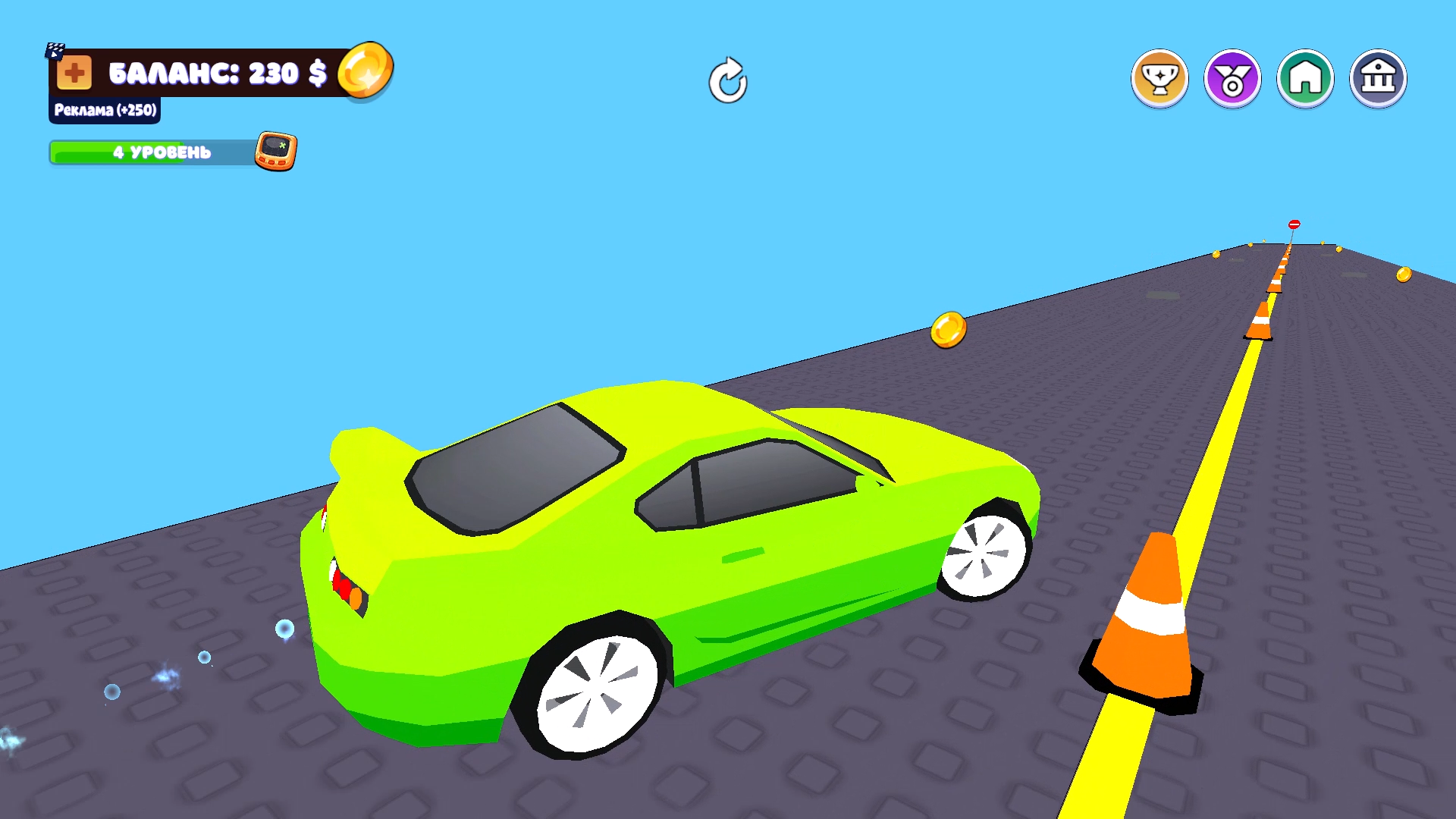The image size is (1456, 819).
Task: Select the green home icon
Action: click(x=1305, y=77)
